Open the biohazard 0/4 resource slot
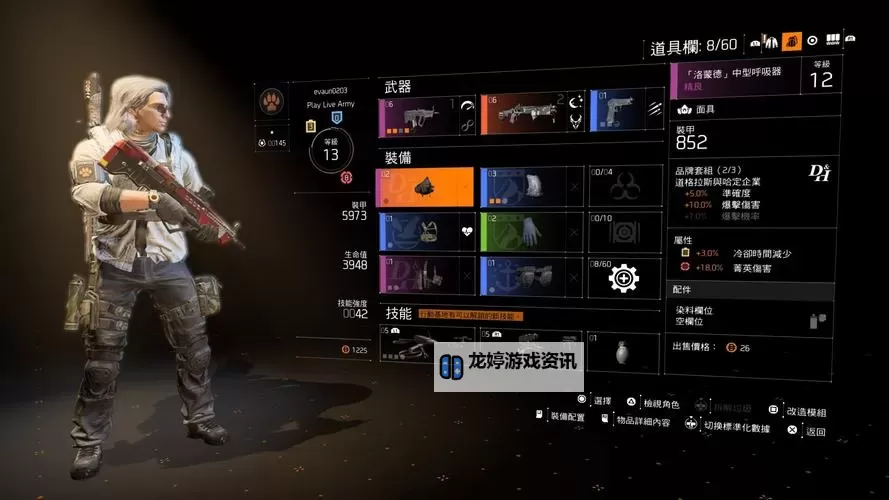The width and height of the screenshot is (889, 500). [624, 187]
